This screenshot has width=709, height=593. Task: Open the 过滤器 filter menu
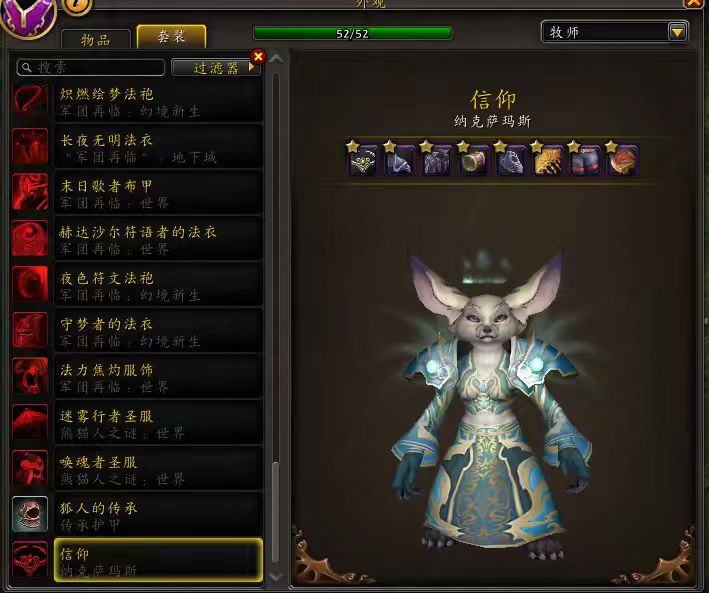click(x=213, y=67)
